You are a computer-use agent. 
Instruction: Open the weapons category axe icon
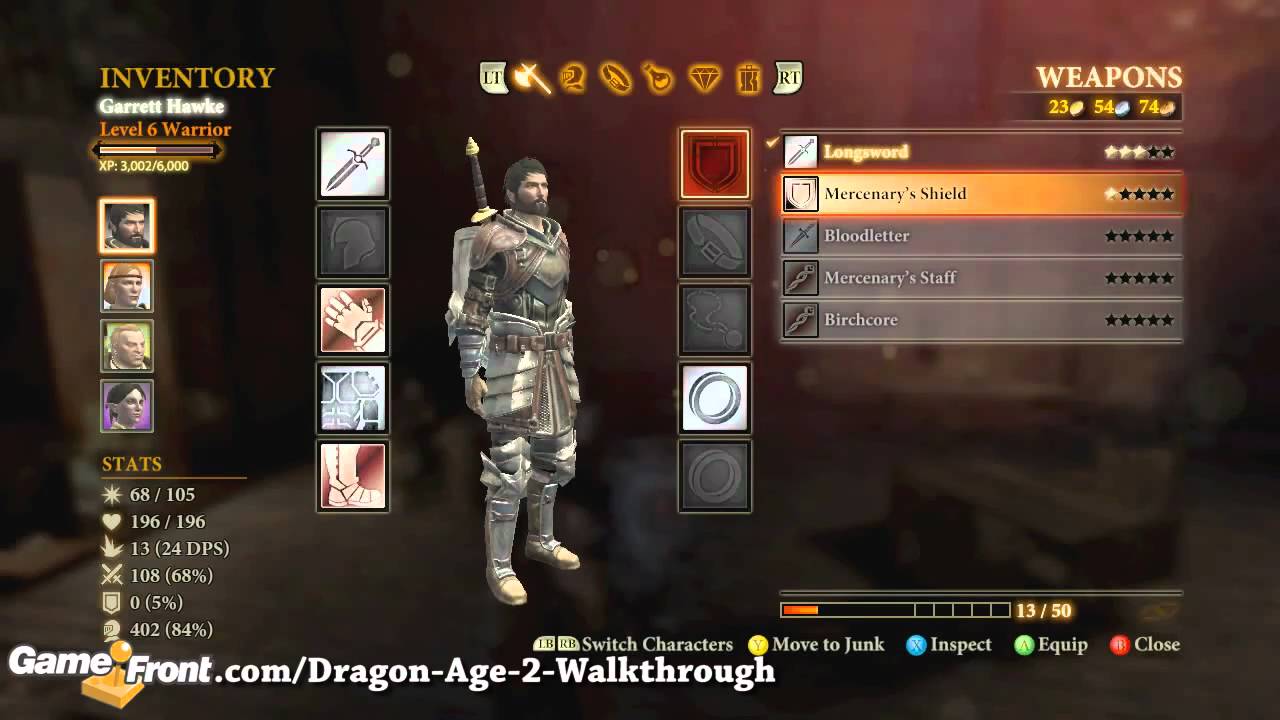pyautogui.click(x=531, y=78)
